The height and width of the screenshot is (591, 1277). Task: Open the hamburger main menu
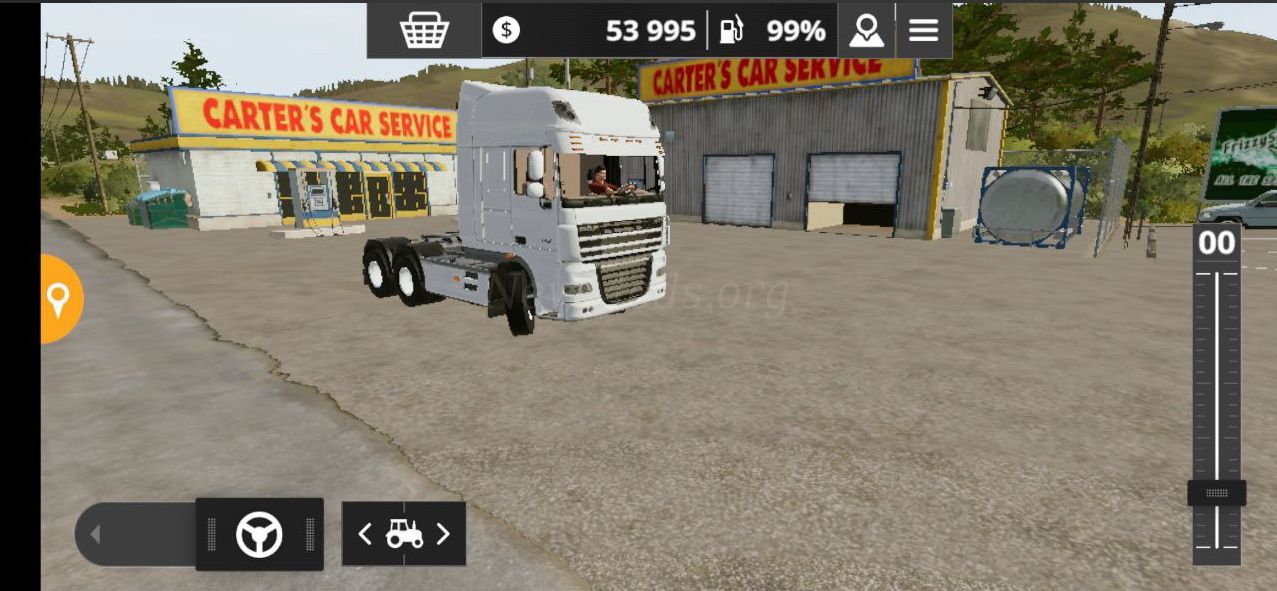923,31
